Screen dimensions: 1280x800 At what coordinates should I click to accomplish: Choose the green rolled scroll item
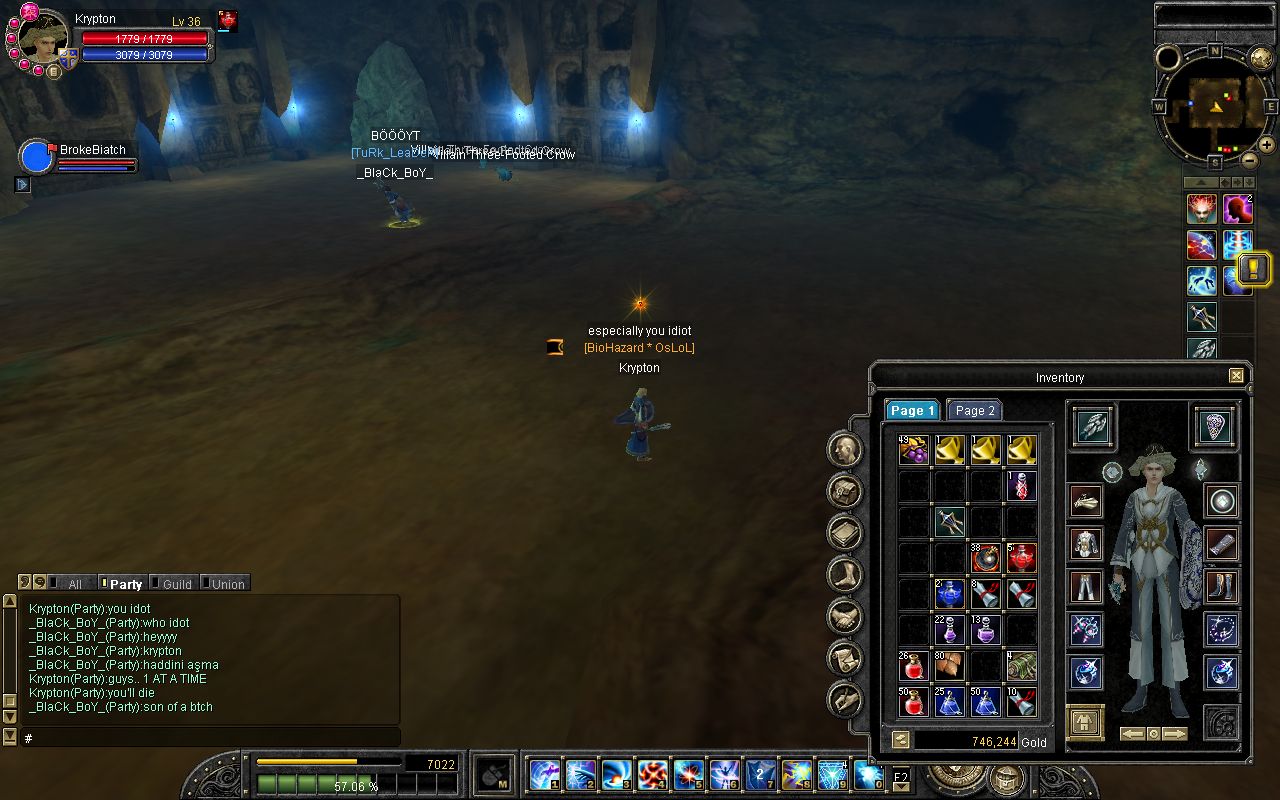pyautogui.click(x=1021, y=666)
